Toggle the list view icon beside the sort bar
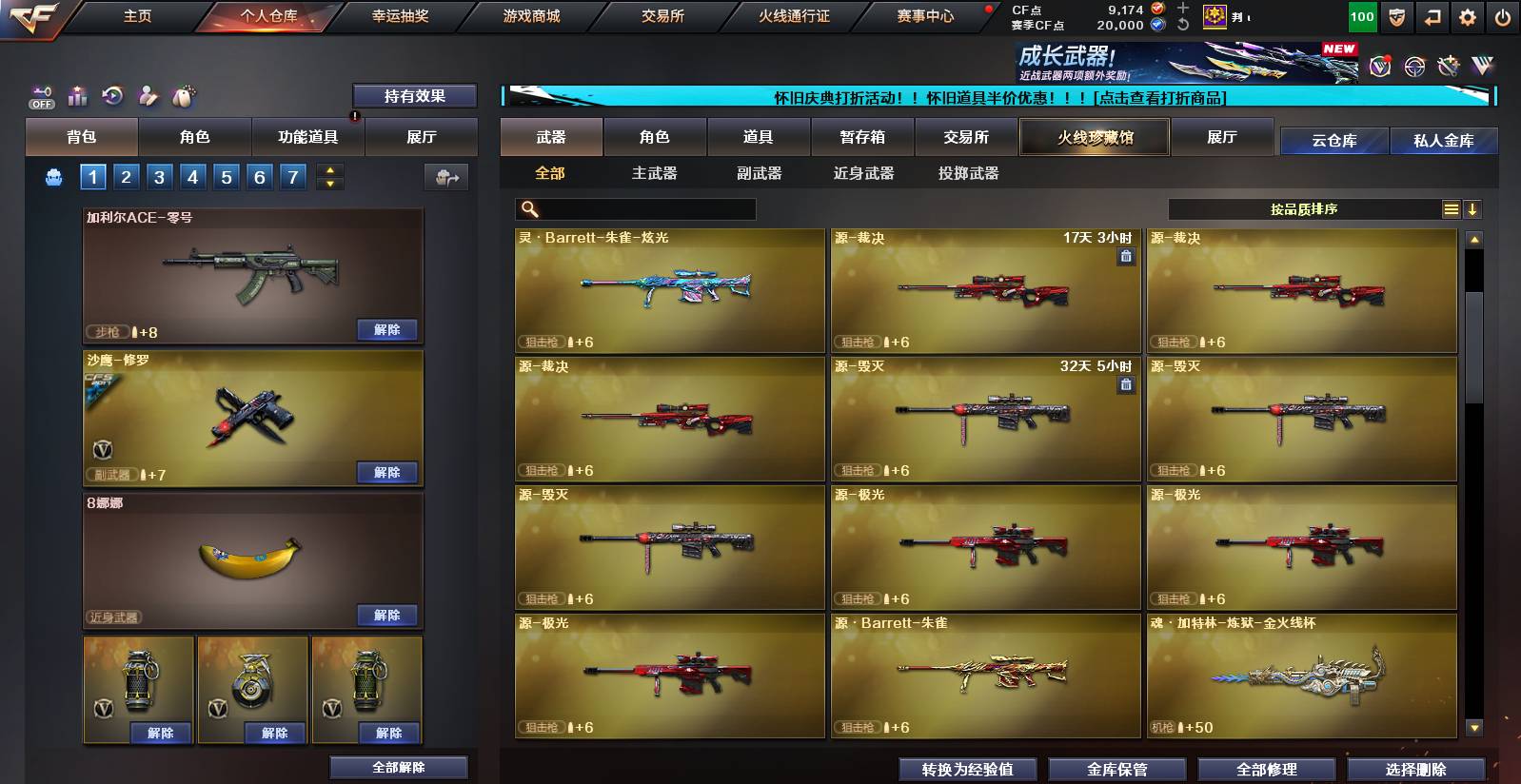Viewport: 1521px width, 784px height. [1451, 208]
